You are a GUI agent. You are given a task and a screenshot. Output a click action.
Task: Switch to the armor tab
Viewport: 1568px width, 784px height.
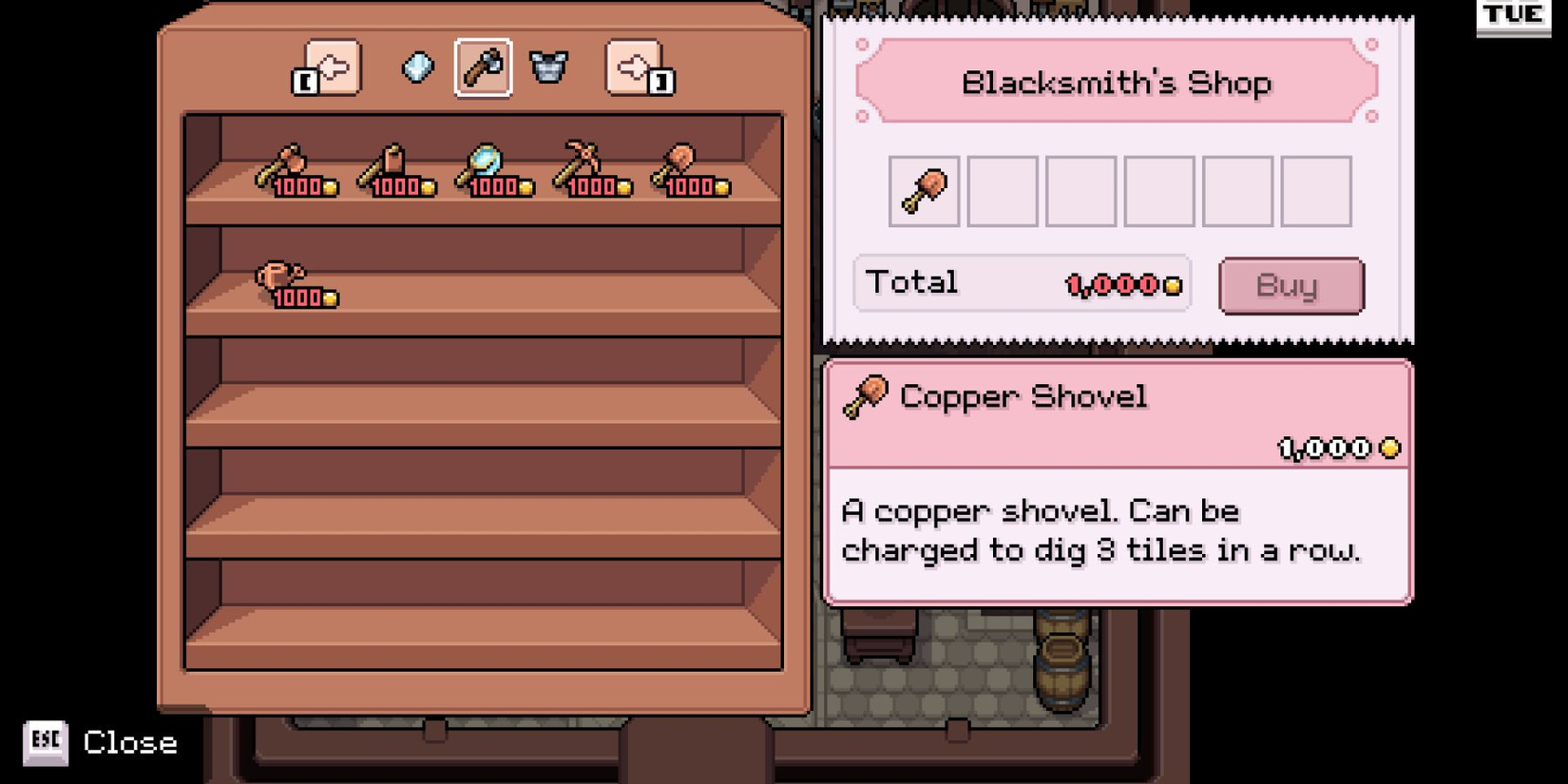(549, 67)
